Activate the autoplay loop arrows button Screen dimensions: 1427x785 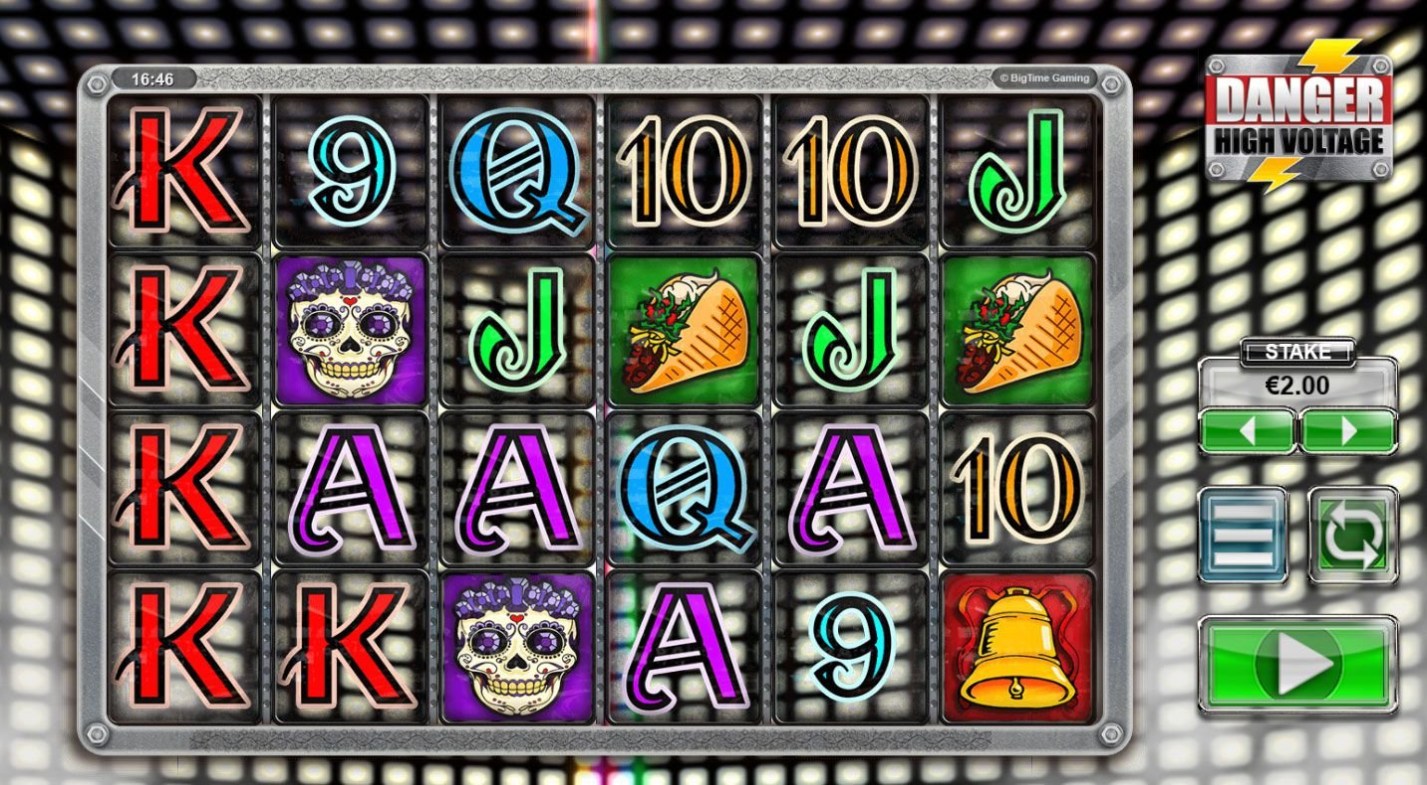(1352, 534)
